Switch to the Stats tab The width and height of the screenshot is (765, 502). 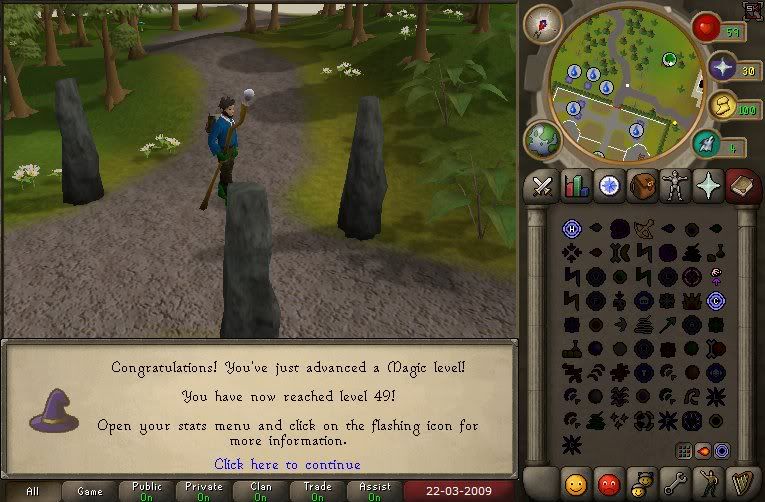pos(575,187)
